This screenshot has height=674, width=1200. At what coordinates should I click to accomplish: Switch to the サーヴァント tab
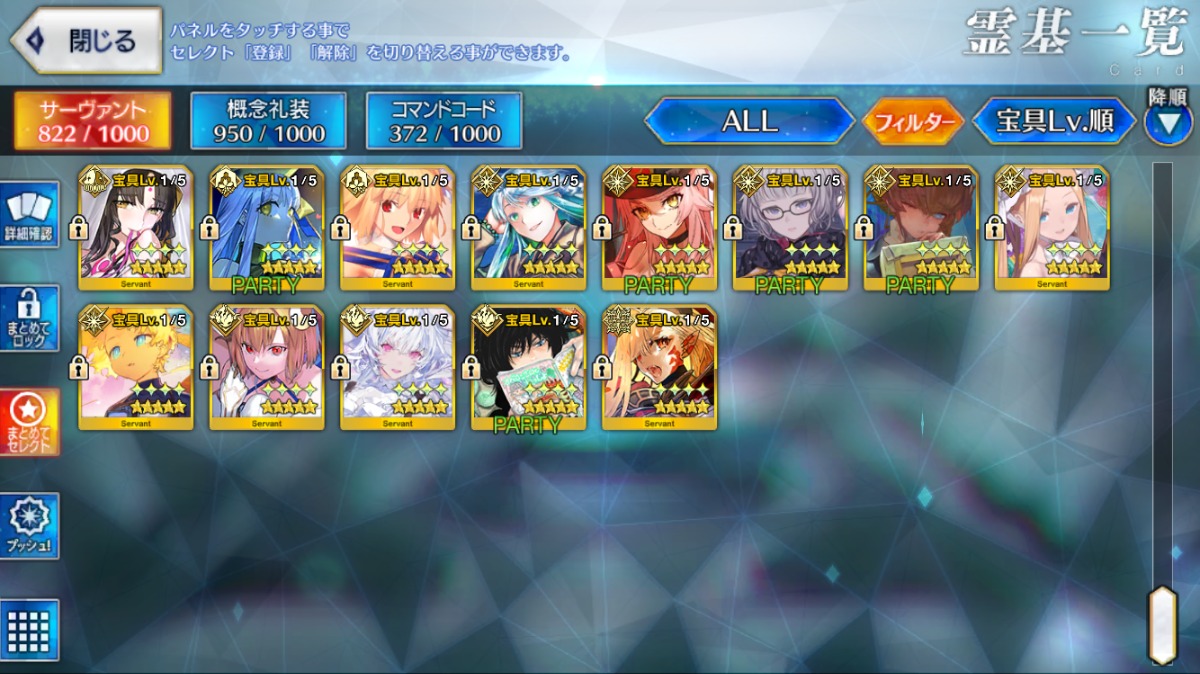click(92, 121)
